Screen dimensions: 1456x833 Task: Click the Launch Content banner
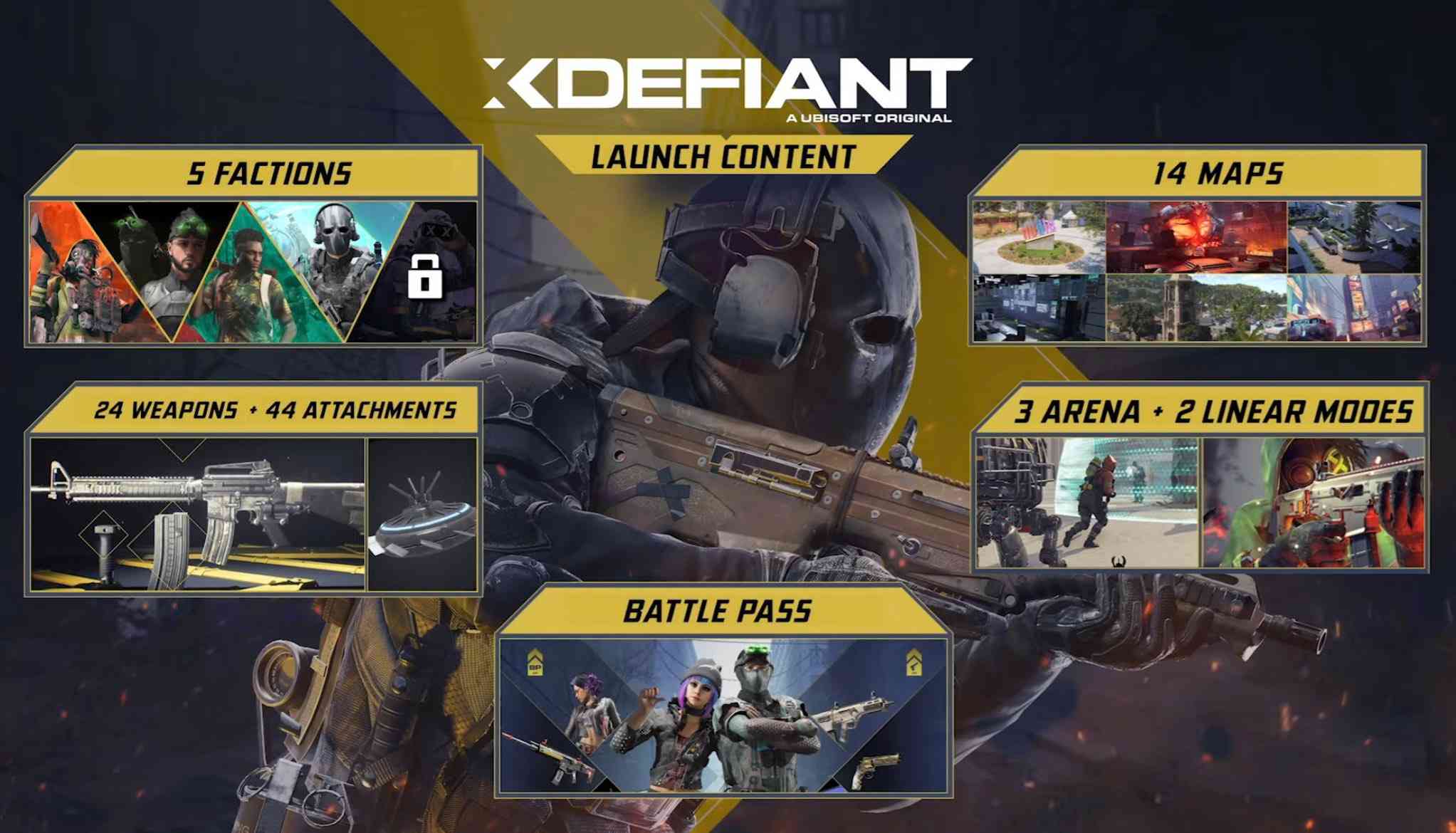pos(723,157)
